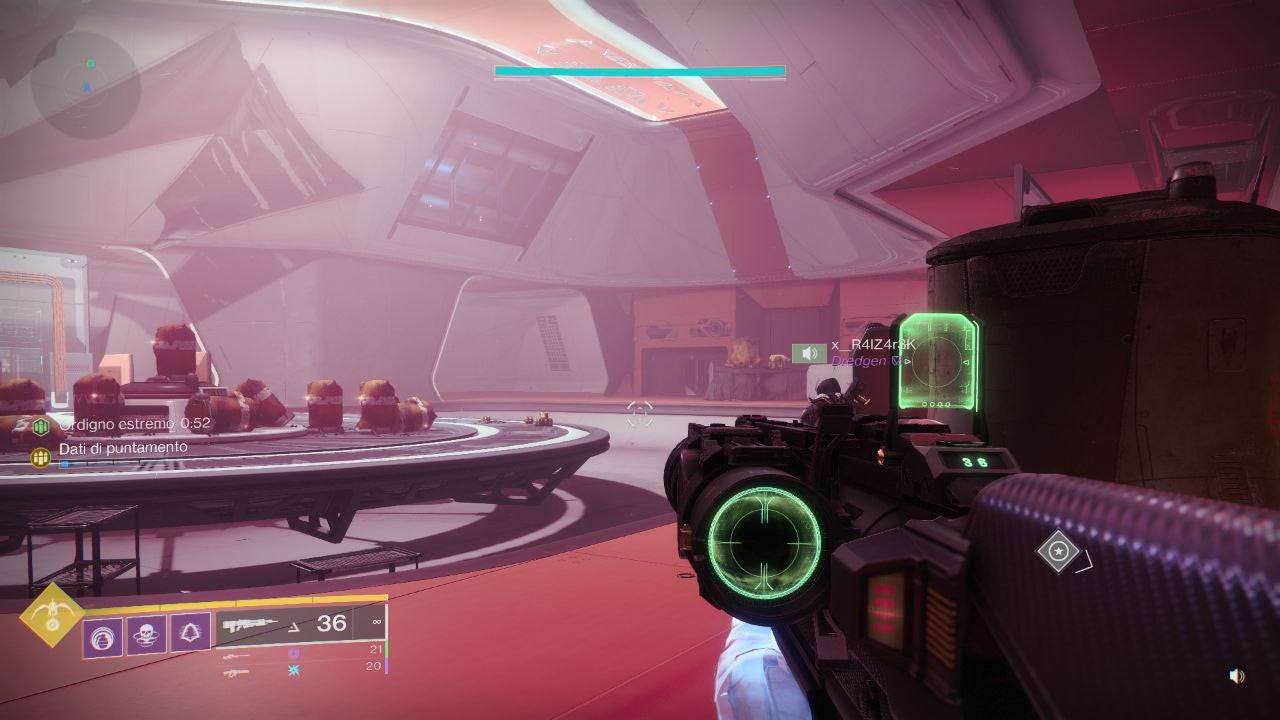Select the x_R4IZ4r3K player nameplate
This screenshot has height=720, width=1280.
(872, 345)
